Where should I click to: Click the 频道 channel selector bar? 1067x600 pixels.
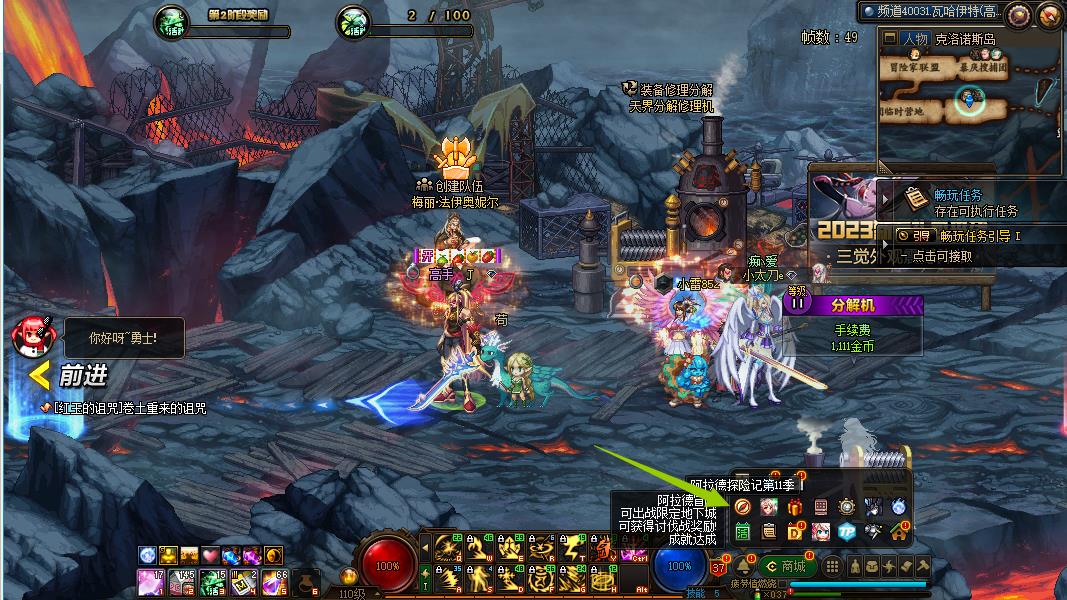[930, 11]
